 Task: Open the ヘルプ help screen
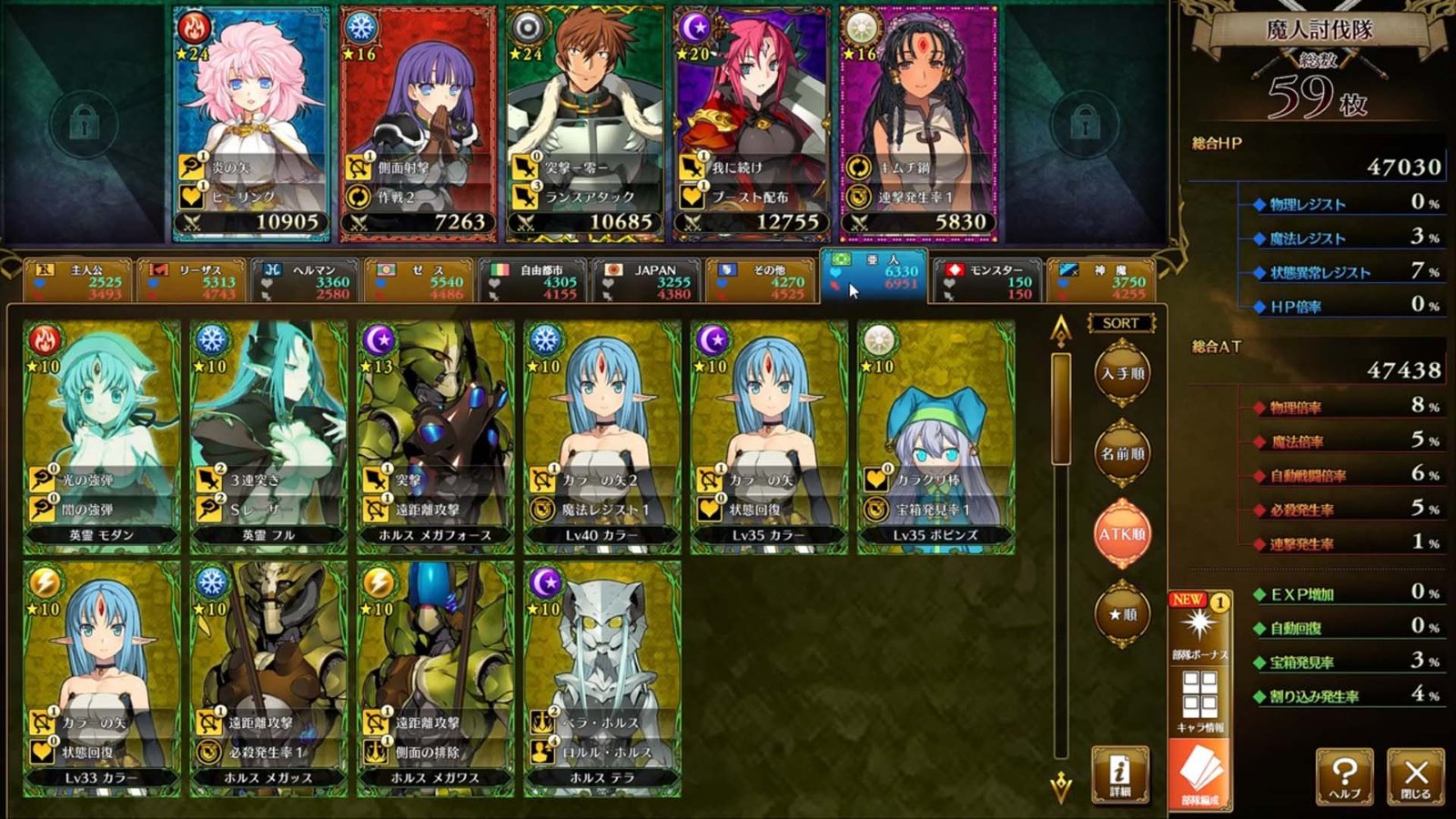pos(1344,776)
